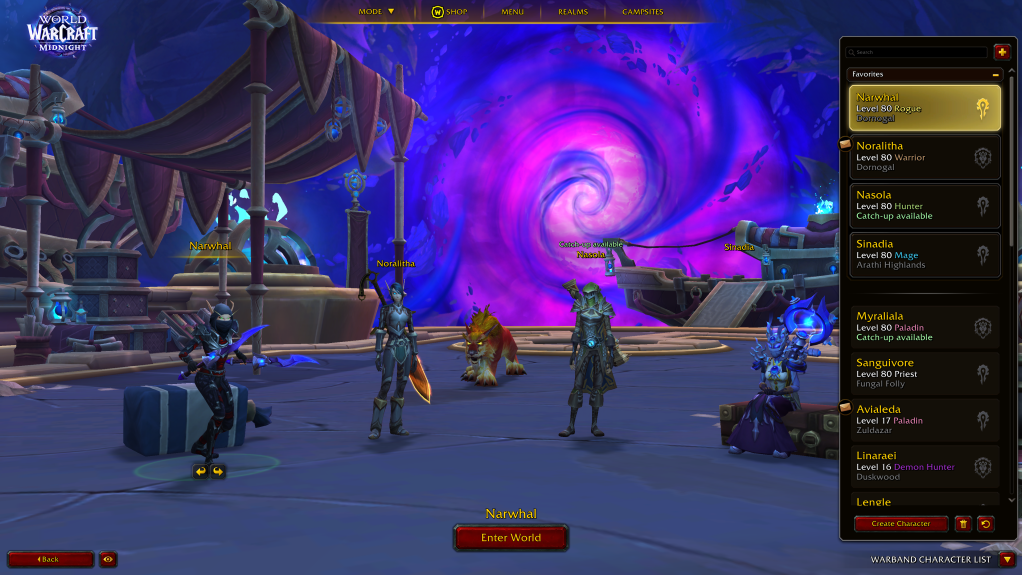Go back using the Back button
Viewport: 1022px width, 575px height.
pos(50,559)
